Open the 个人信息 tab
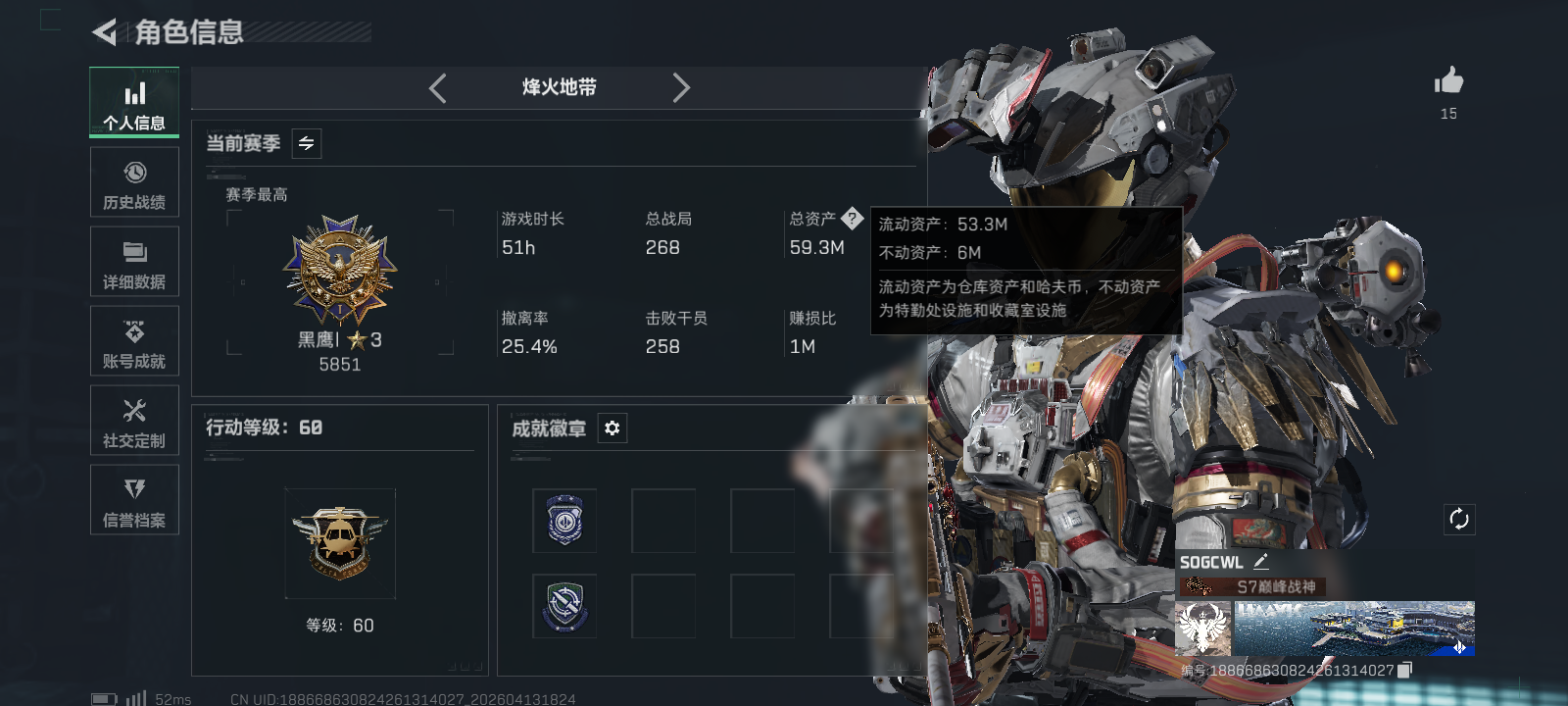1568x706 pixels. click(x=134, y=103)
